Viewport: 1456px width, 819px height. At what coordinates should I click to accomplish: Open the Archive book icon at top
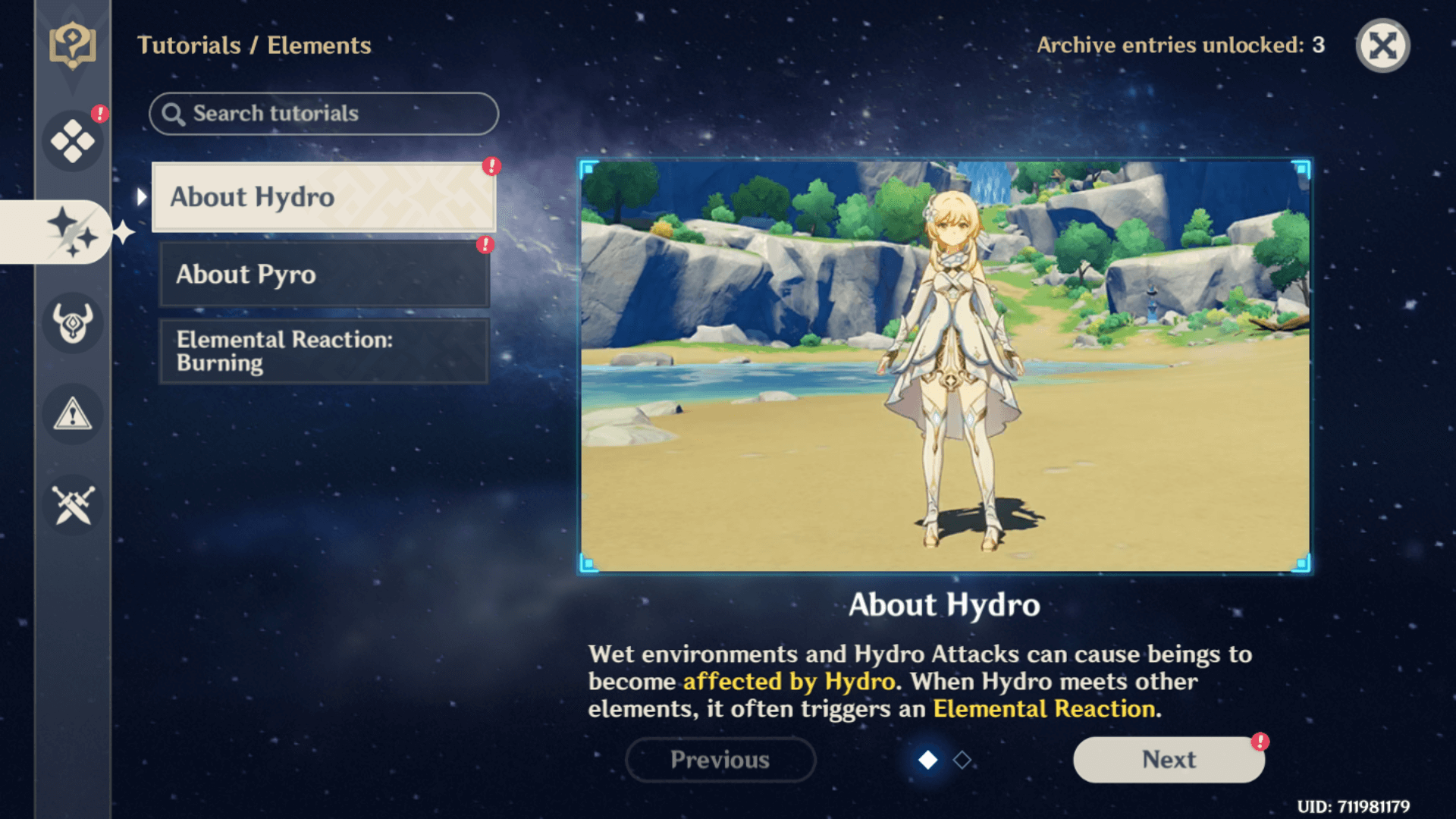coord(73,45)
